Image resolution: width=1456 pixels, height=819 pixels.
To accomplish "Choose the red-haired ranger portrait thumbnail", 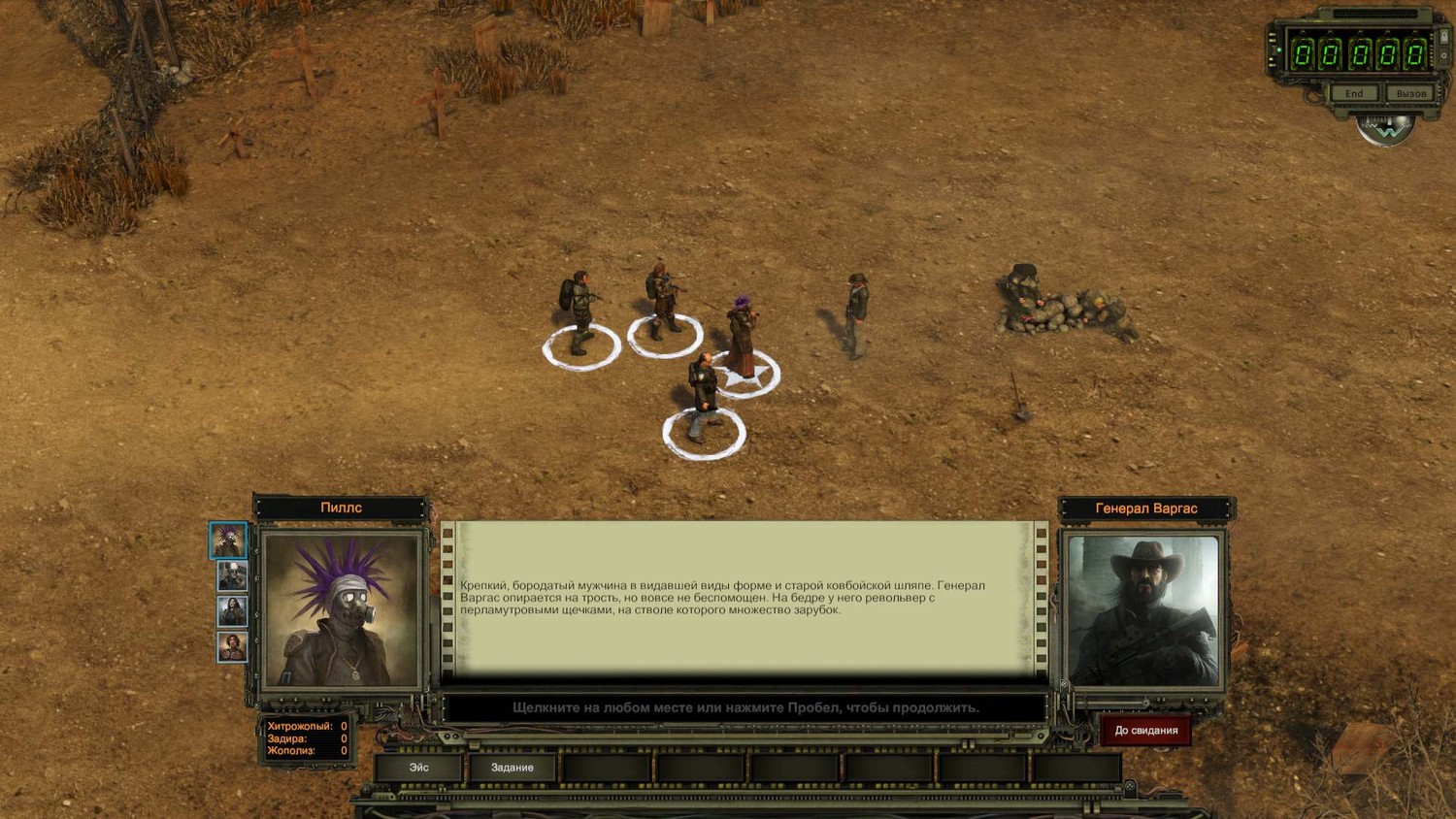I will point(232,646).
